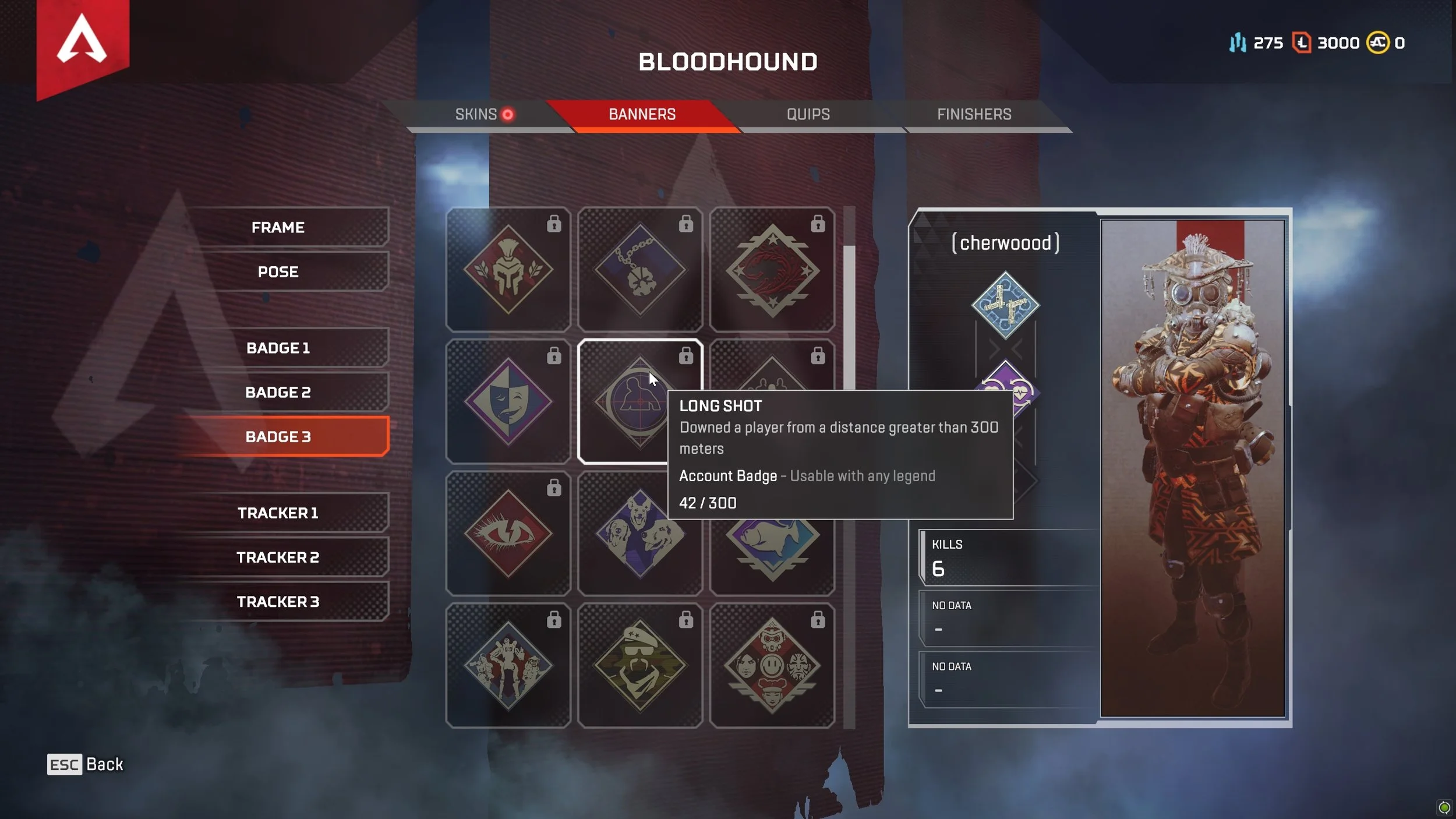
Task: Open the FINISHERS tab
Action: point(974,114)
